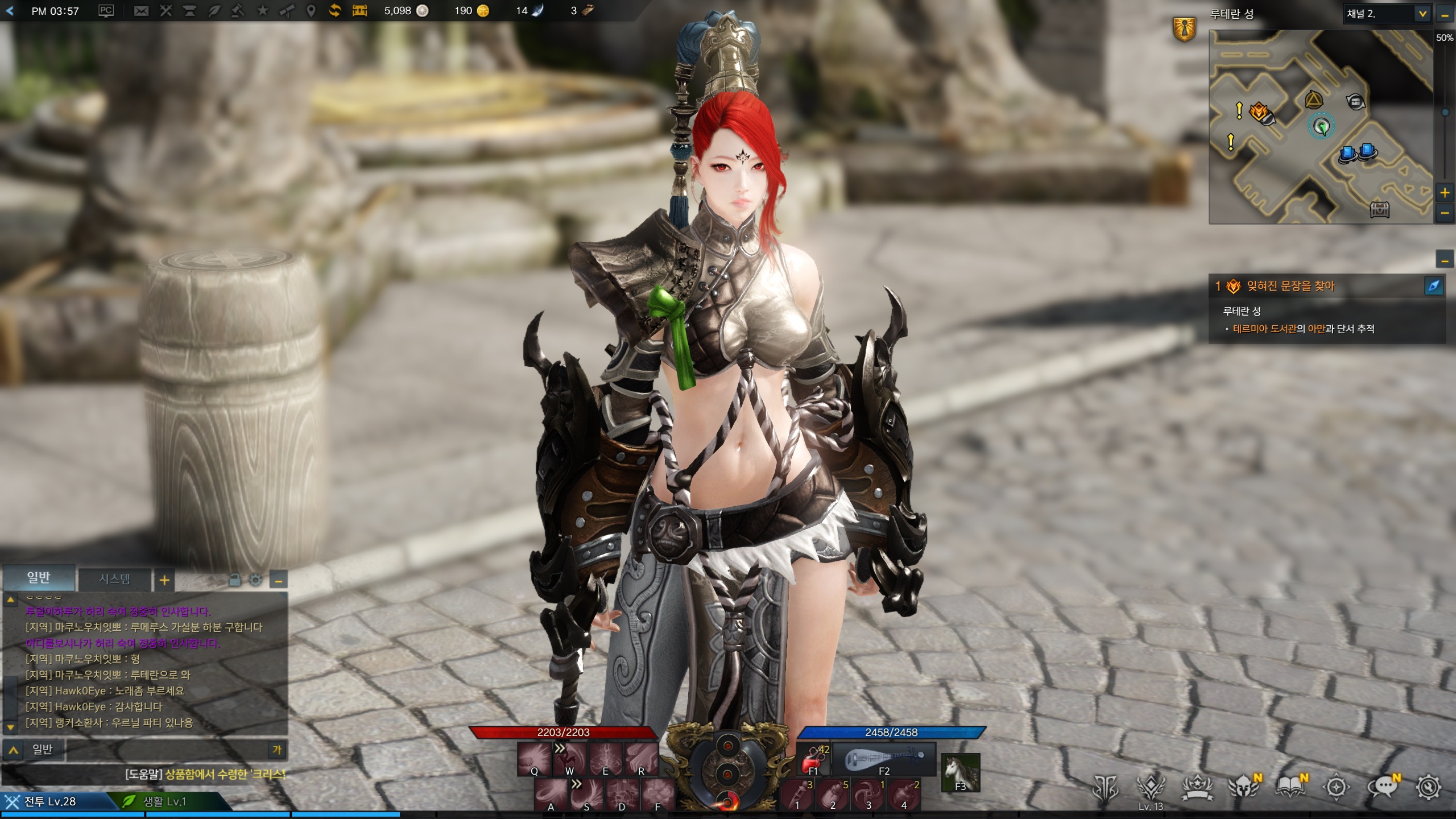This screenshot has height=819, width=1456.
Task: Summon the white horse mount
Action: pos(960,772)
